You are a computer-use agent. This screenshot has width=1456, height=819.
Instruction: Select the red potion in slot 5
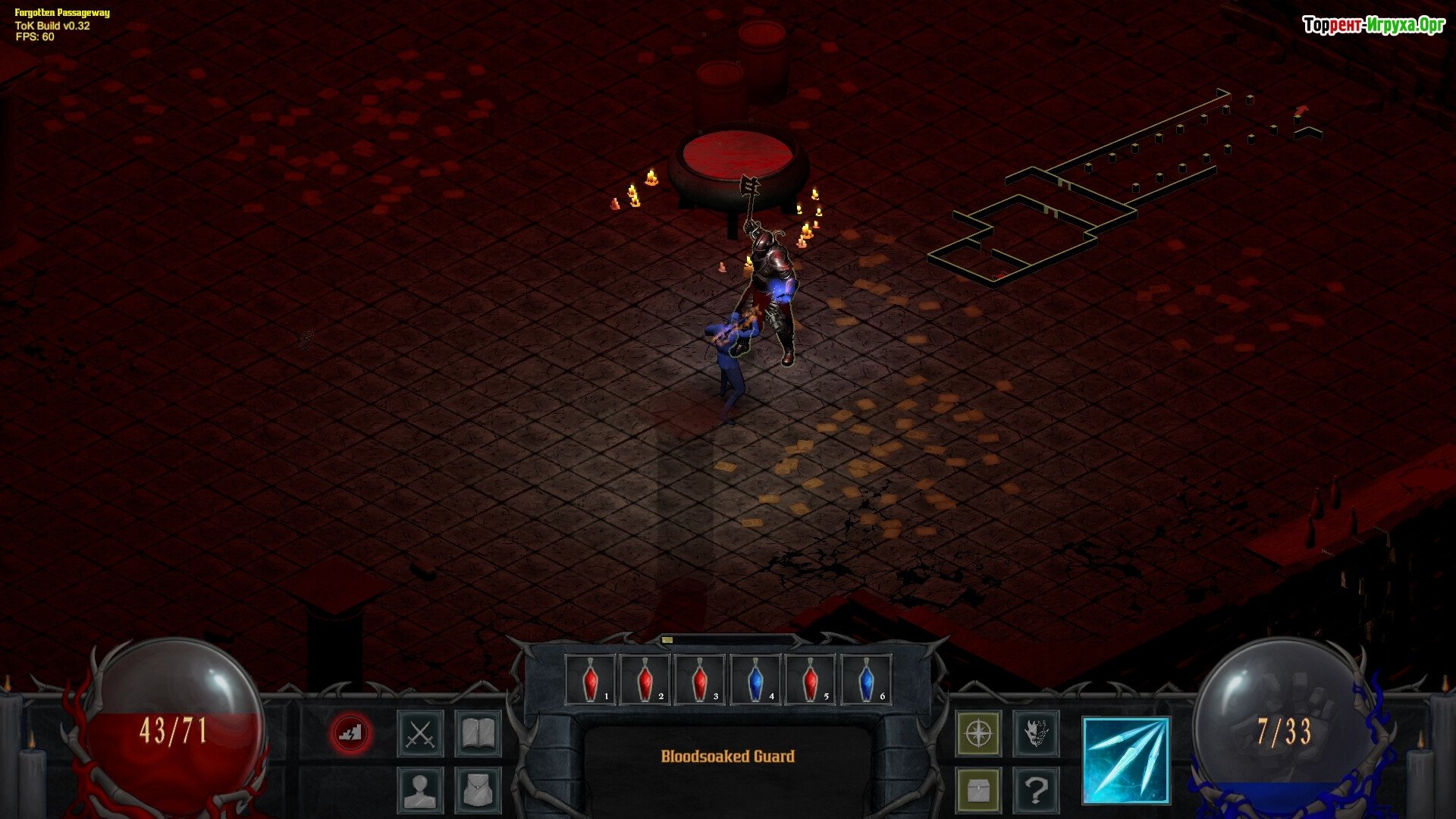coord(810,679)
